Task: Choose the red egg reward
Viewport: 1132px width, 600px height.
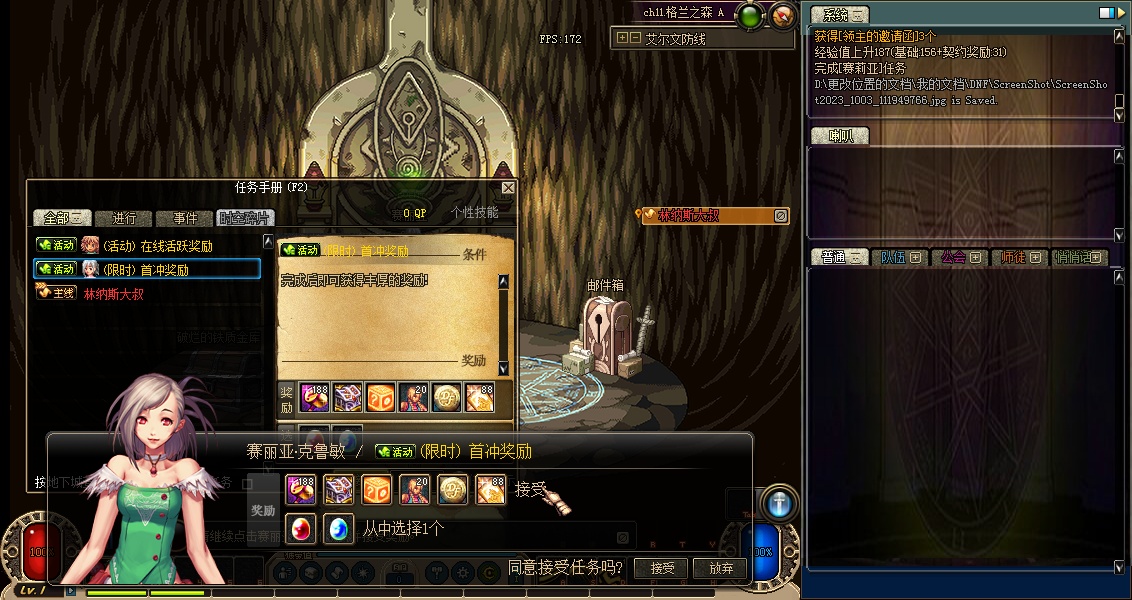Action: [301, 528]
